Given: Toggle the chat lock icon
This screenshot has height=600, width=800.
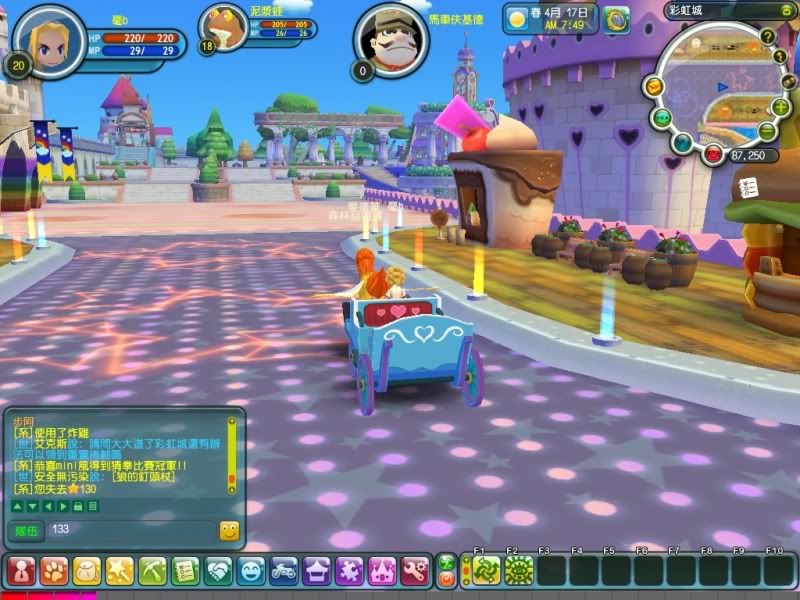Looking at the screenshot, I should click(77, 507).
